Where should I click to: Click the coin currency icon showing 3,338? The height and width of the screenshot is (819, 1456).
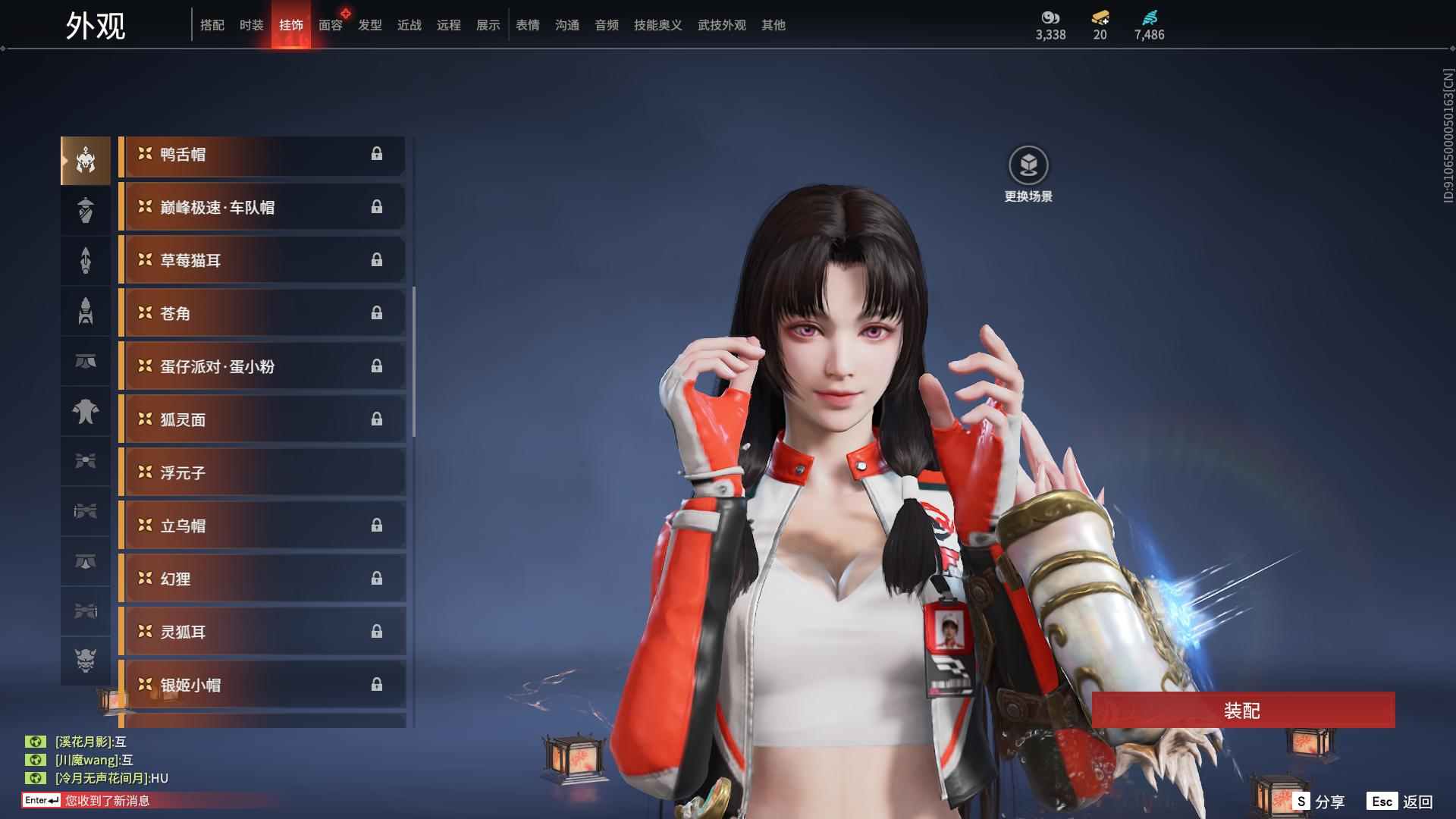(x=1048, y=17)
